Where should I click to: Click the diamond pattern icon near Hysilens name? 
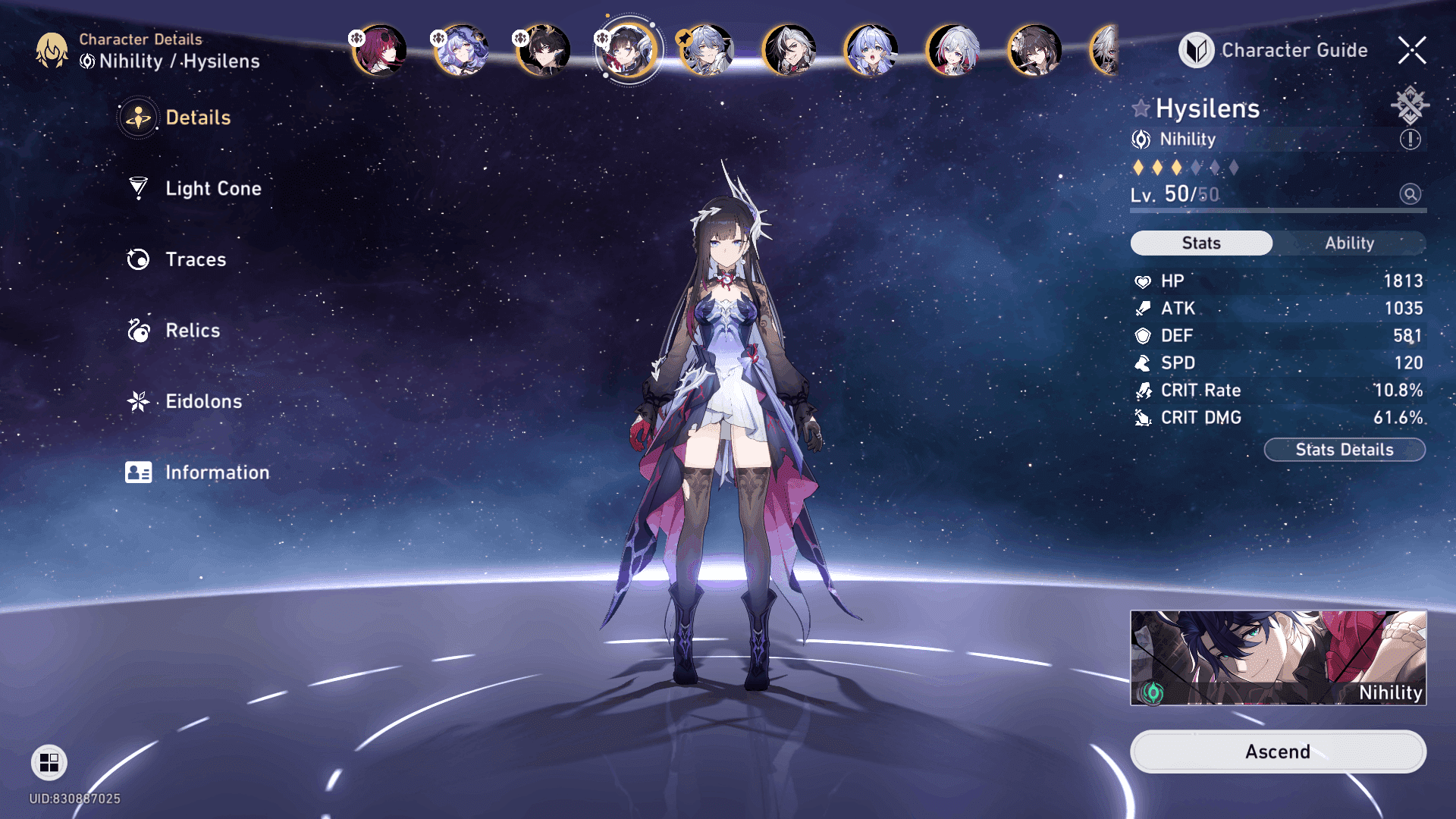pyautogui.click(x=1410, y=105)
